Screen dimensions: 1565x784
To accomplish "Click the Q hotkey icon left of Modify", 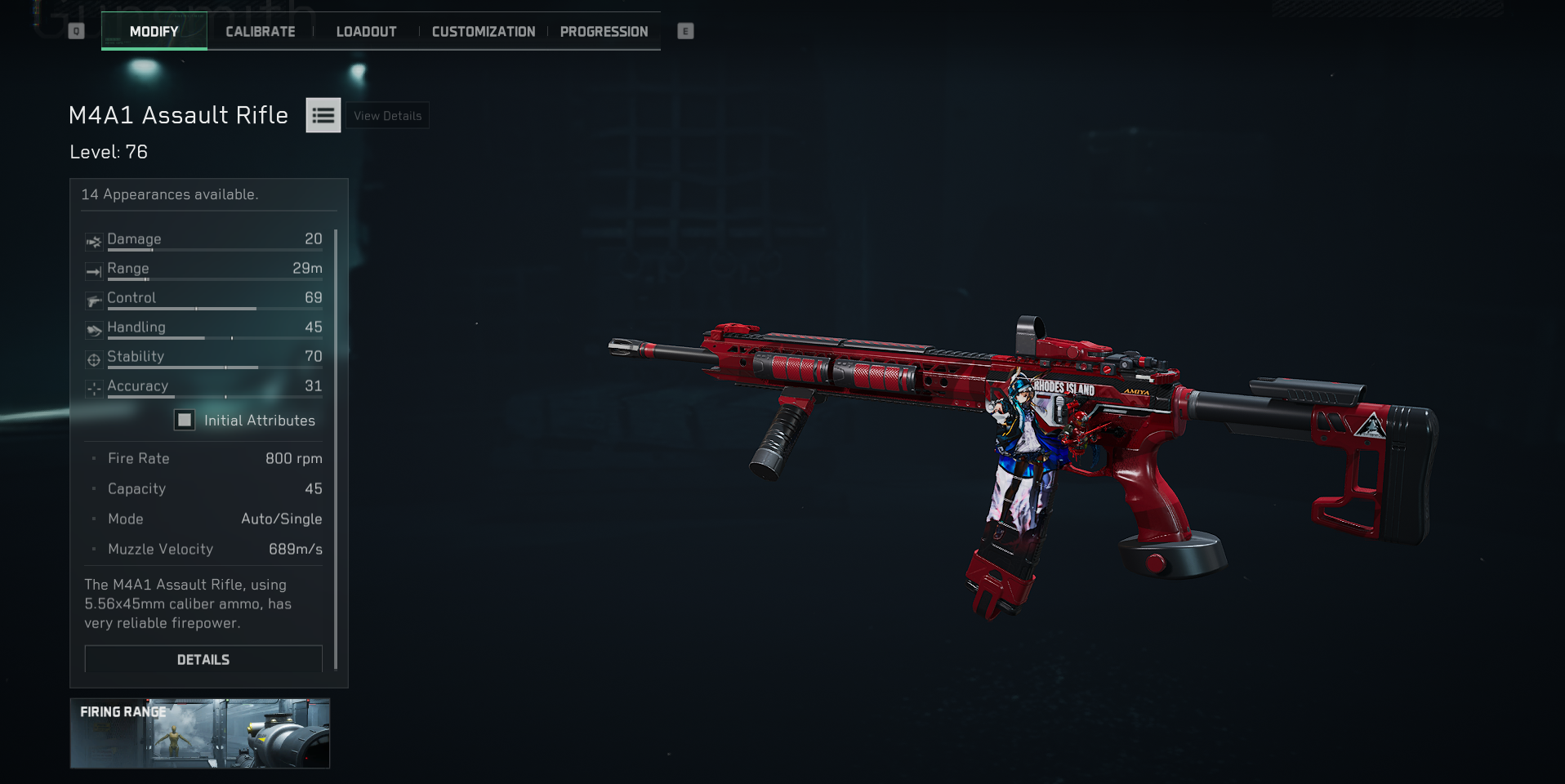I will tap(77, 30).
